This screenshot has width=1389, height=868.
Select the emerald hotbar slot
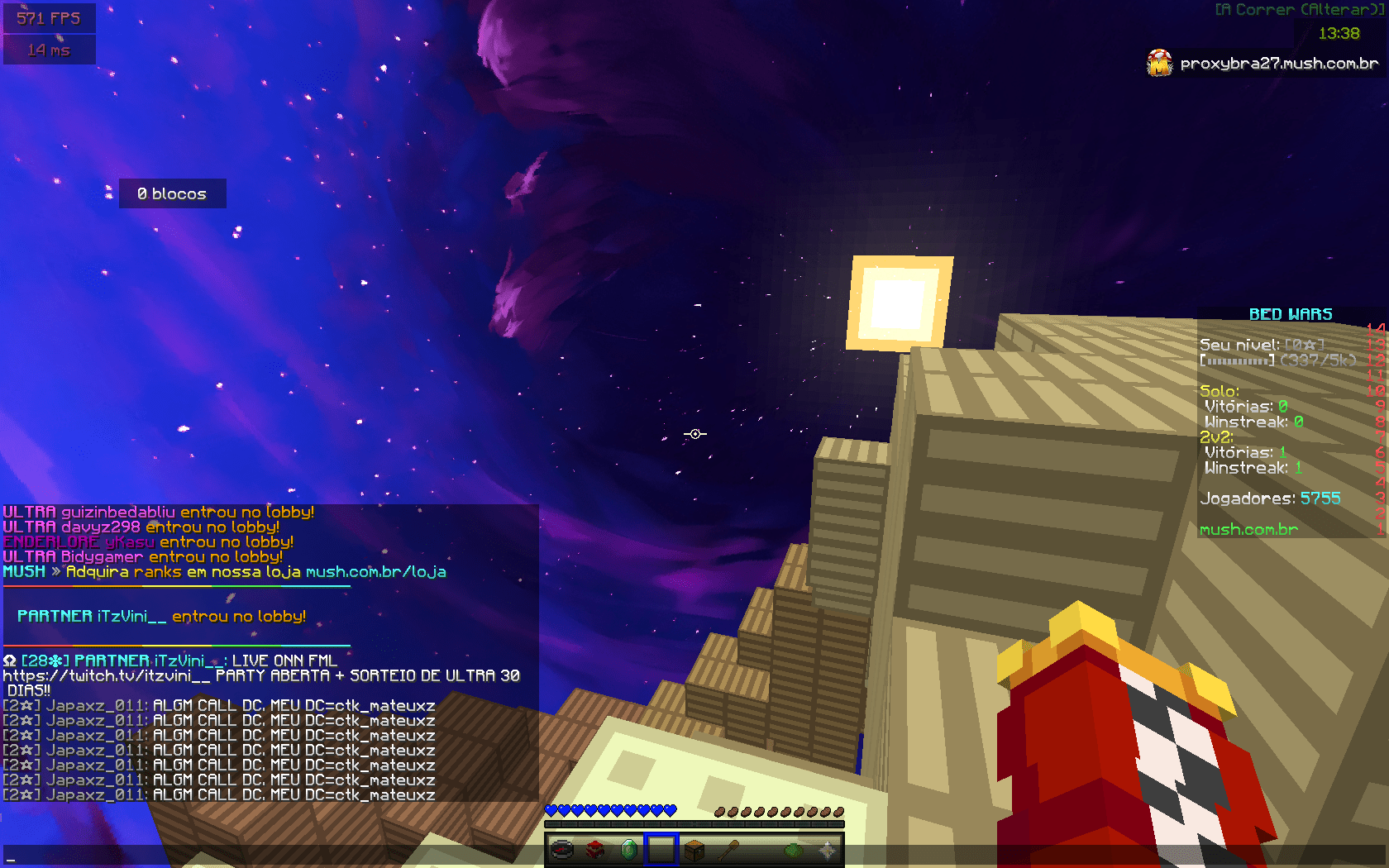pyautogui.click(x=628, y=849)
